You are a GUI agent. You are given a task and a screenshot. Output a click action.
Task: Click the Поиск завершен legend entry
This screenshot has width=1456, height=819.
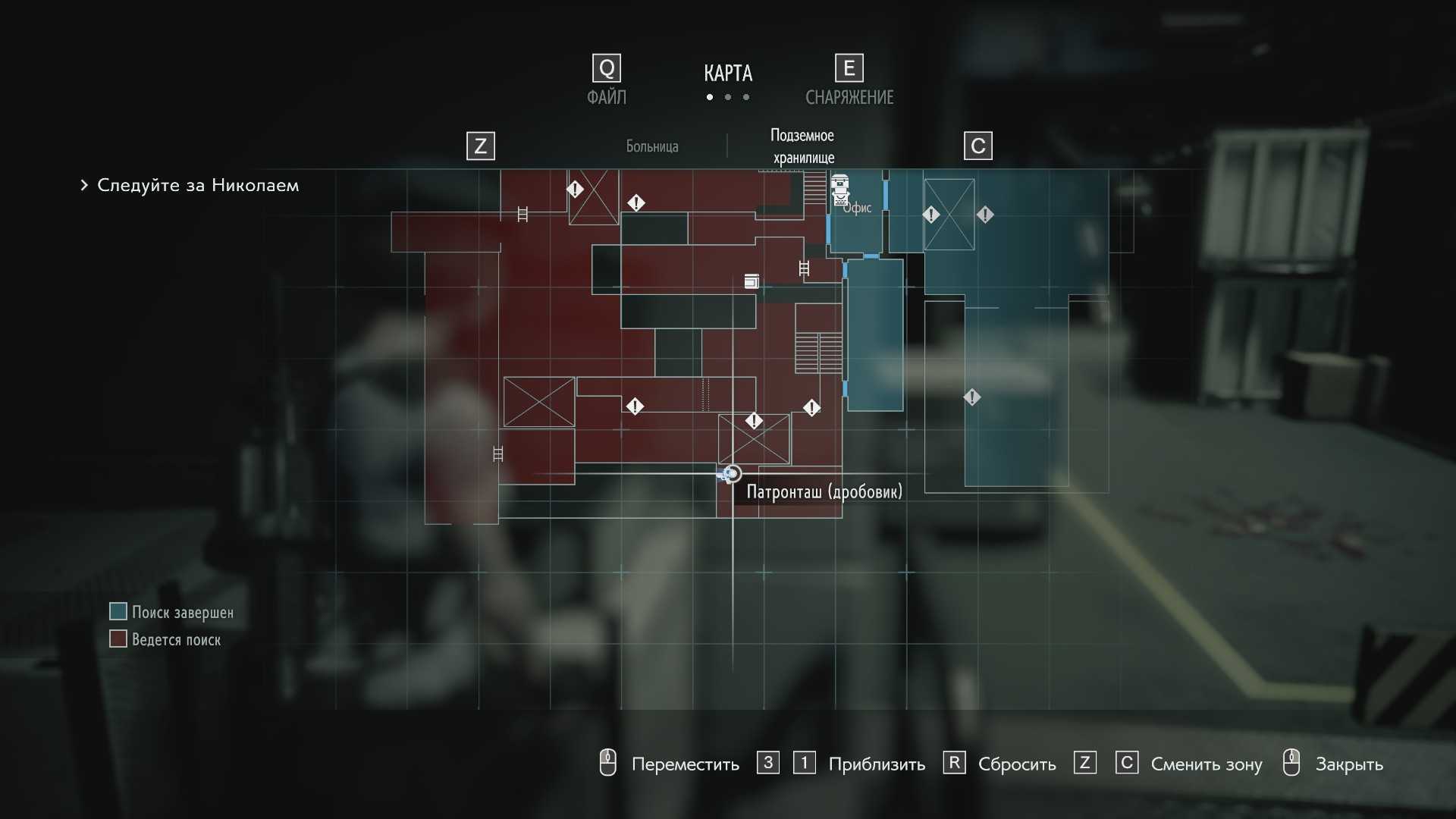[x=182, y=613]
